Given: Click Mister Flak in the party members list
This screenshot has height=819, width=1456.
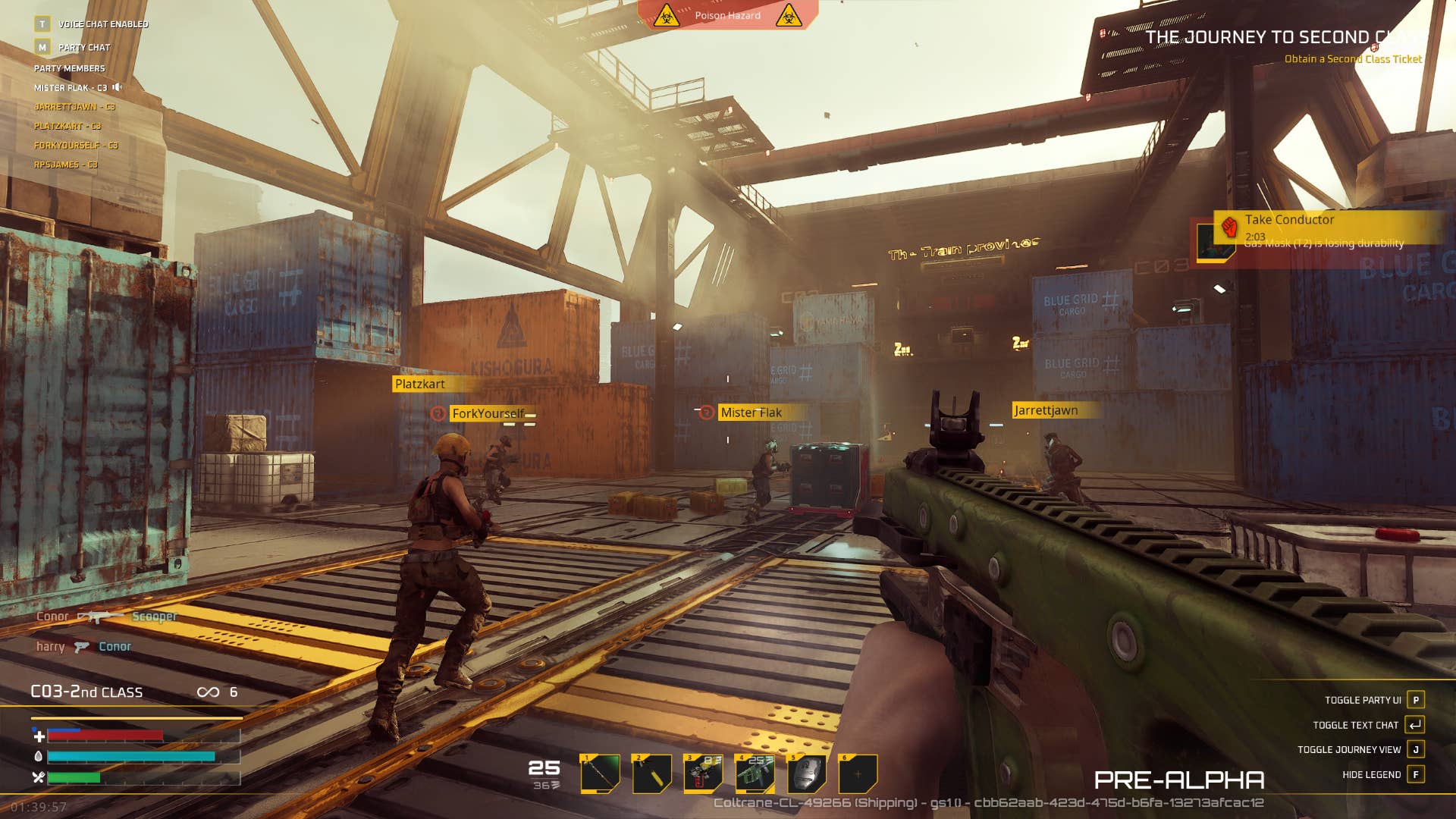Looking at the screenshot, I should 70,88.
